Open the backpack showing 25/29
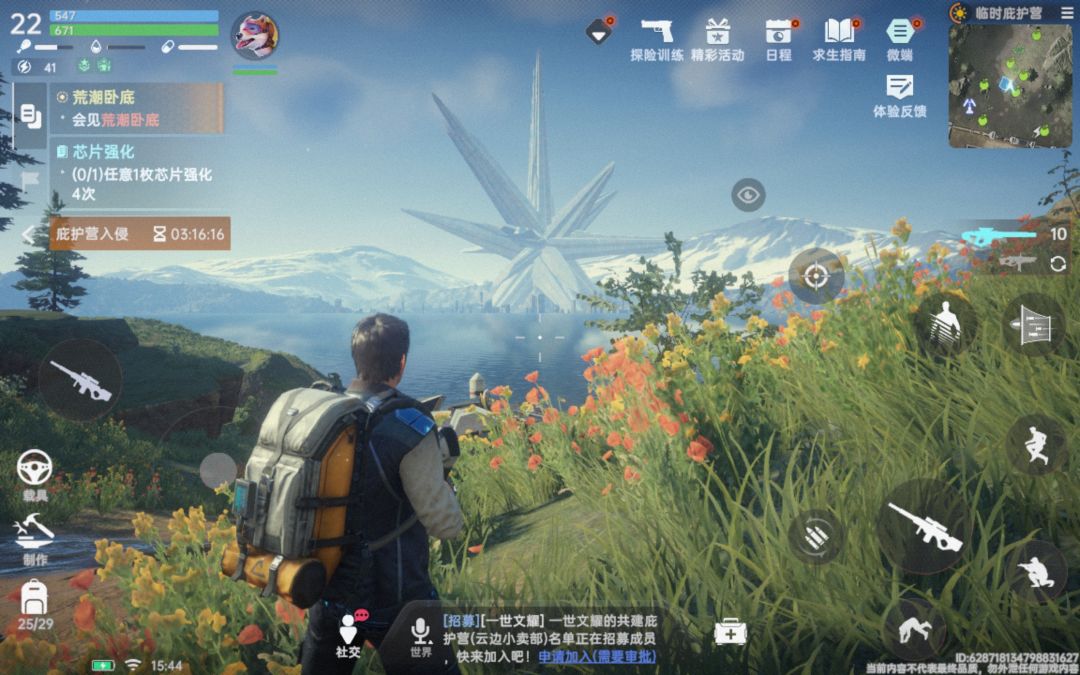This screenshot has width=1080, height=675. [x=35, y=605]
